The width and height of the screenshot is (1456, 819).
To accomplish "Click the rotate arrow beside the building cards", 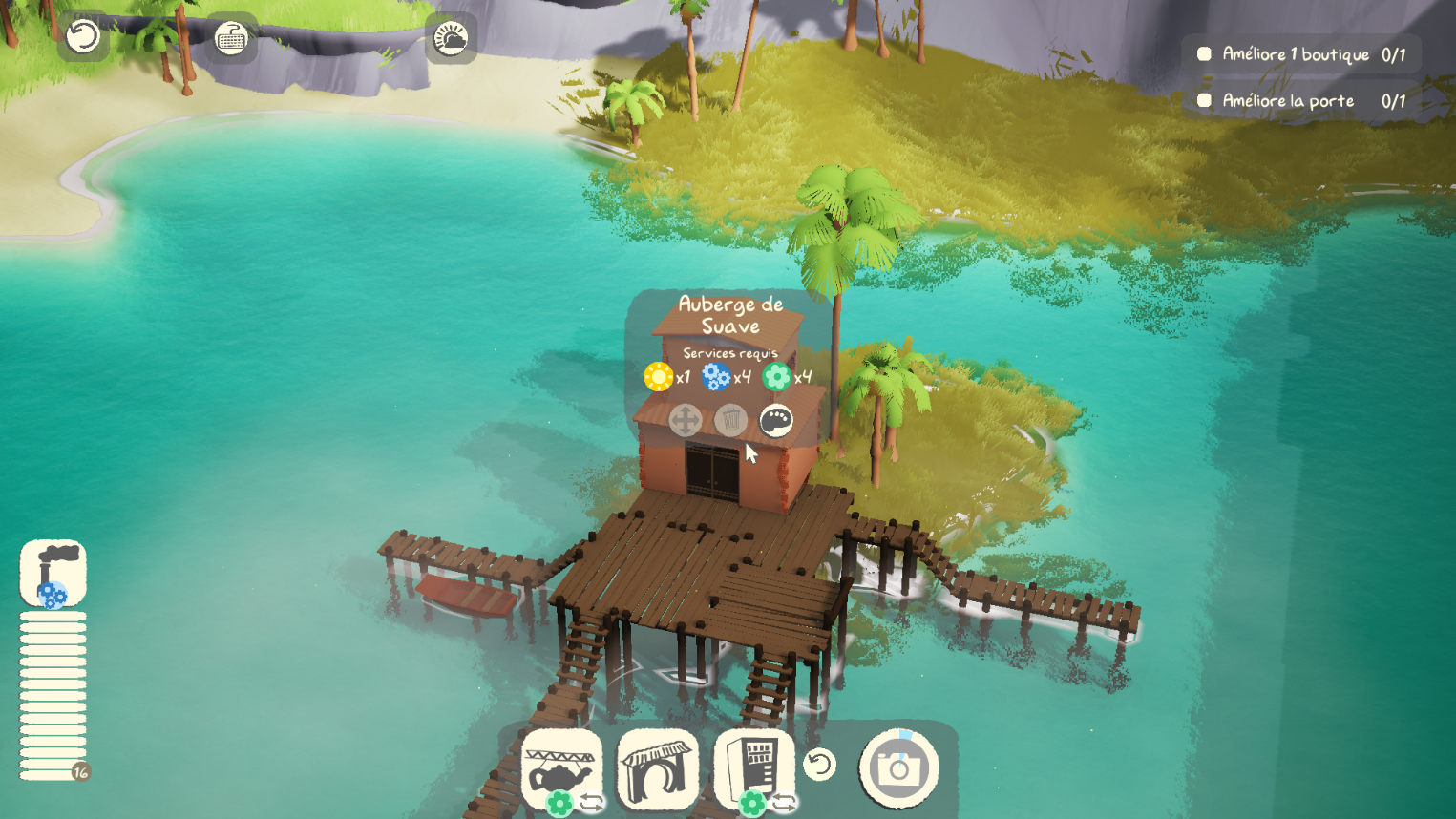I will tap(819, 765).
